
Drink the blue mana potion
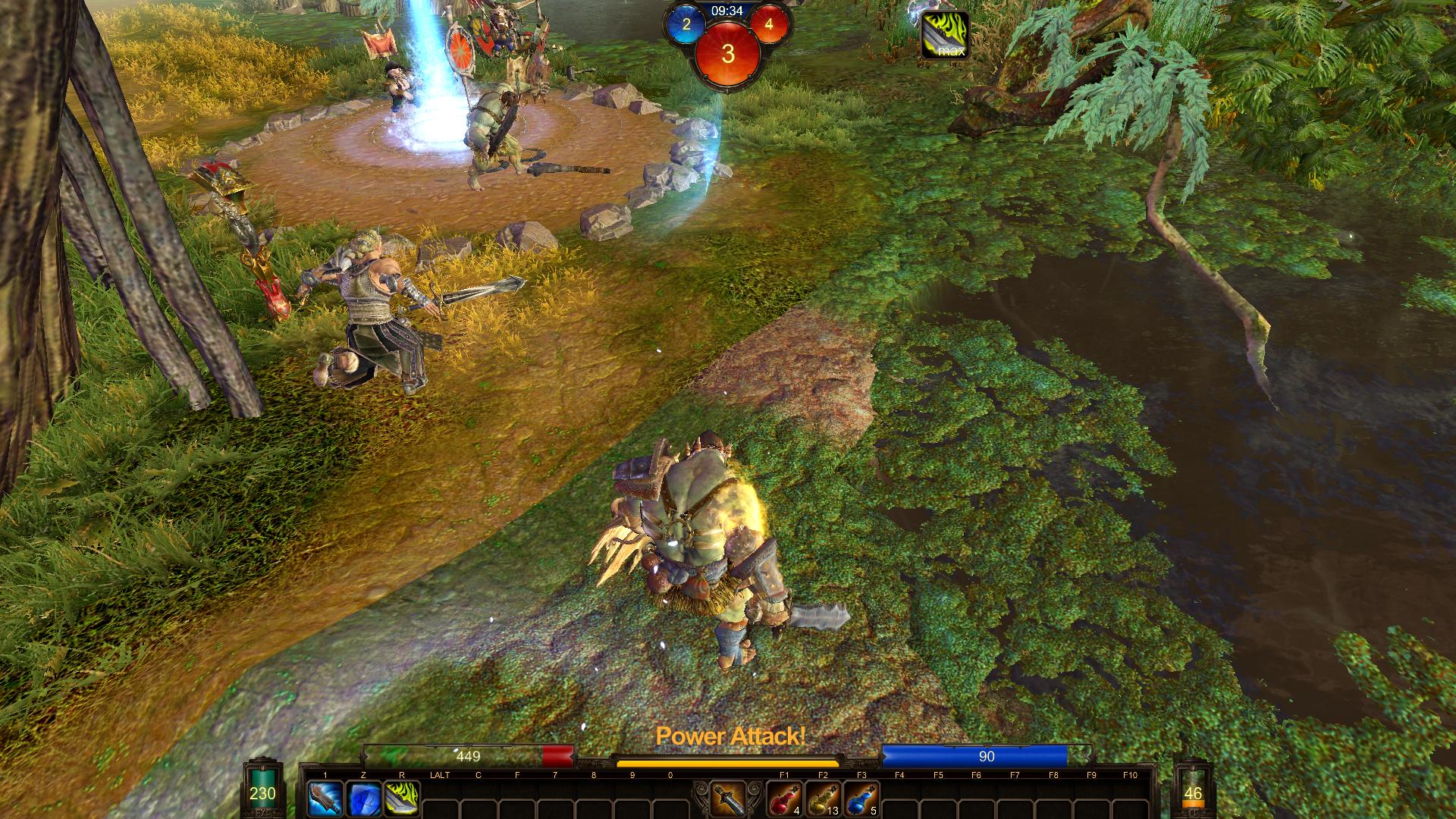coord(861,799)
